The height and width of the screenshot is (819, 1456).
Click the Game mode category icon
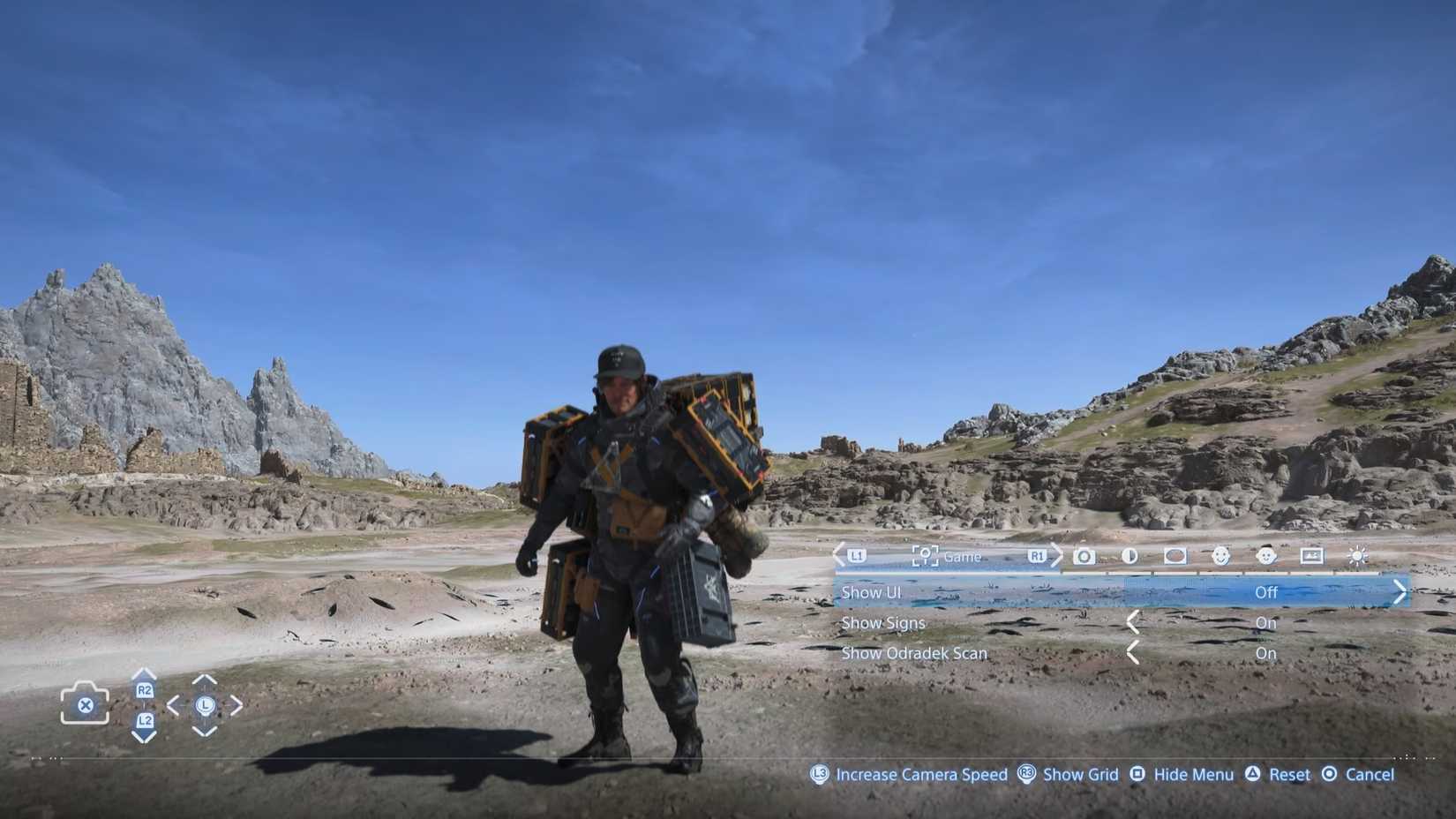[923, 555]
